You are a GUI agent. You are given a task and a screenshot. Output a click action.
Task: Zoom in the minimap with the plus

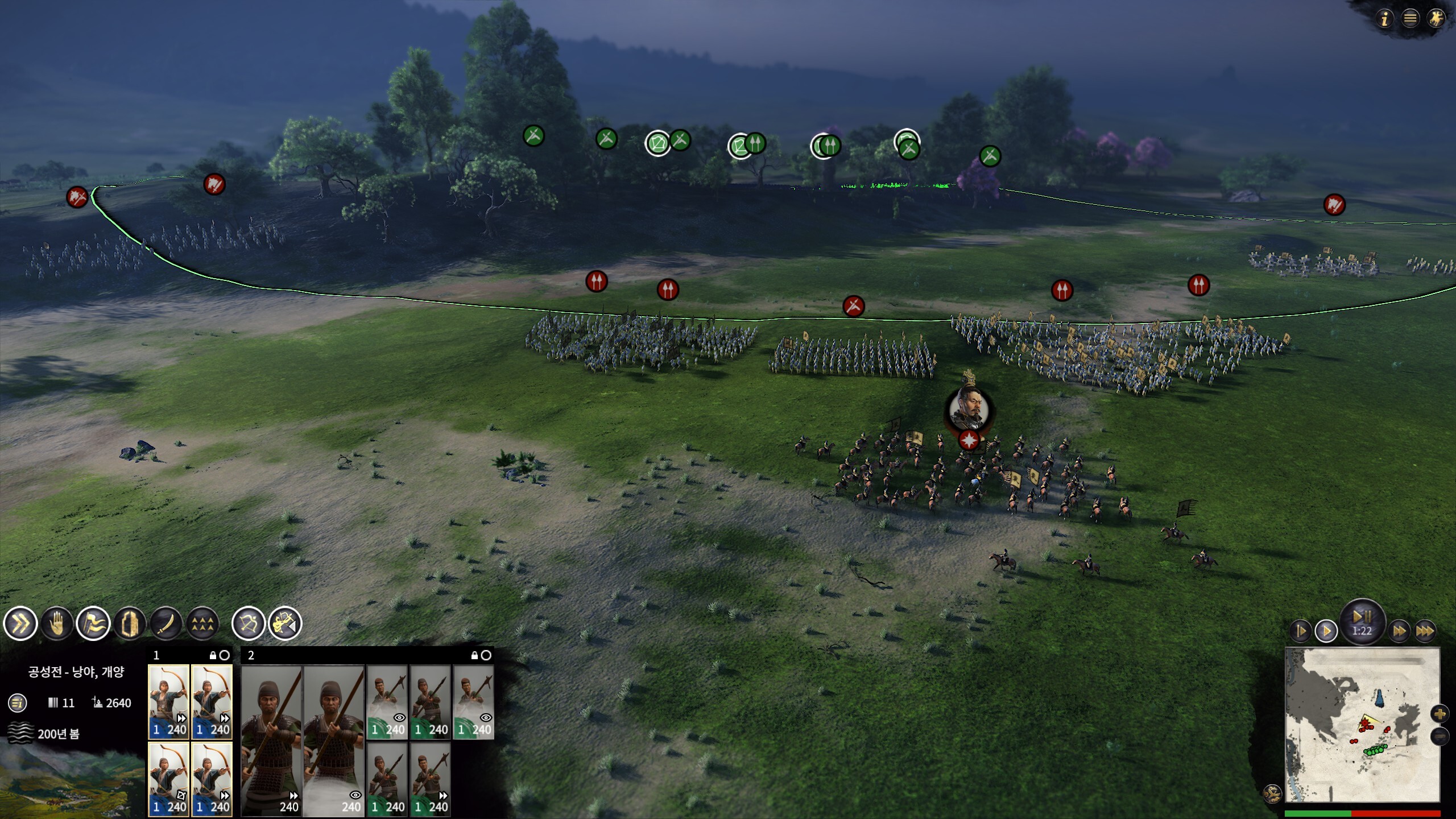pyautogui.click(x=1440, y=714)
